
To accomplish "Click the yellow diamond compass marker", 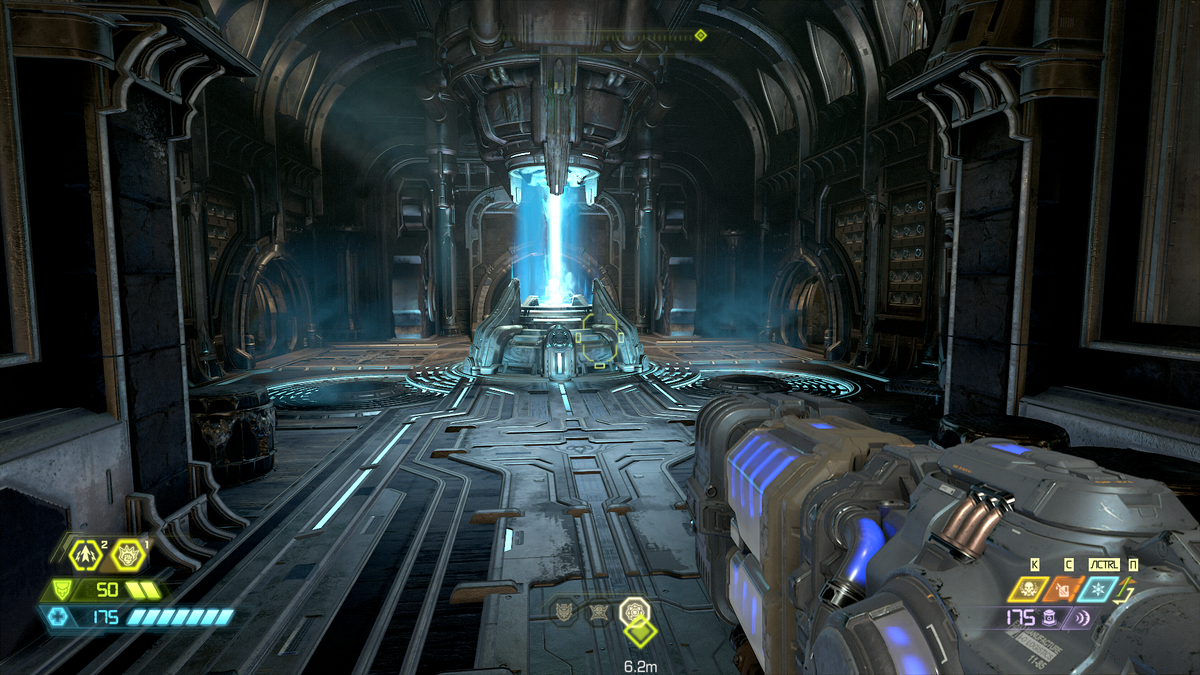I will click(x=700, y=36).
